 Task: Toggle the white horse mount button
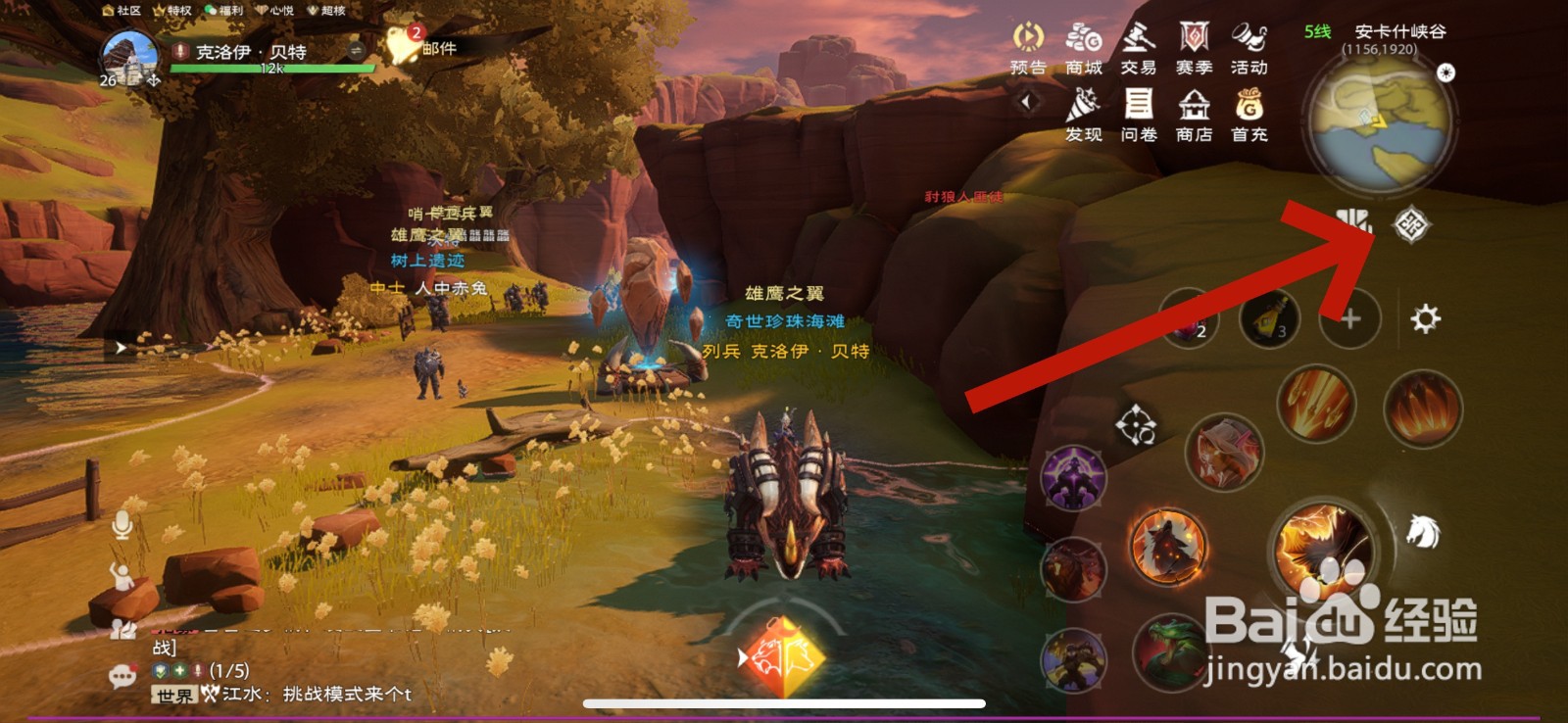click(x=1423, y=531)
